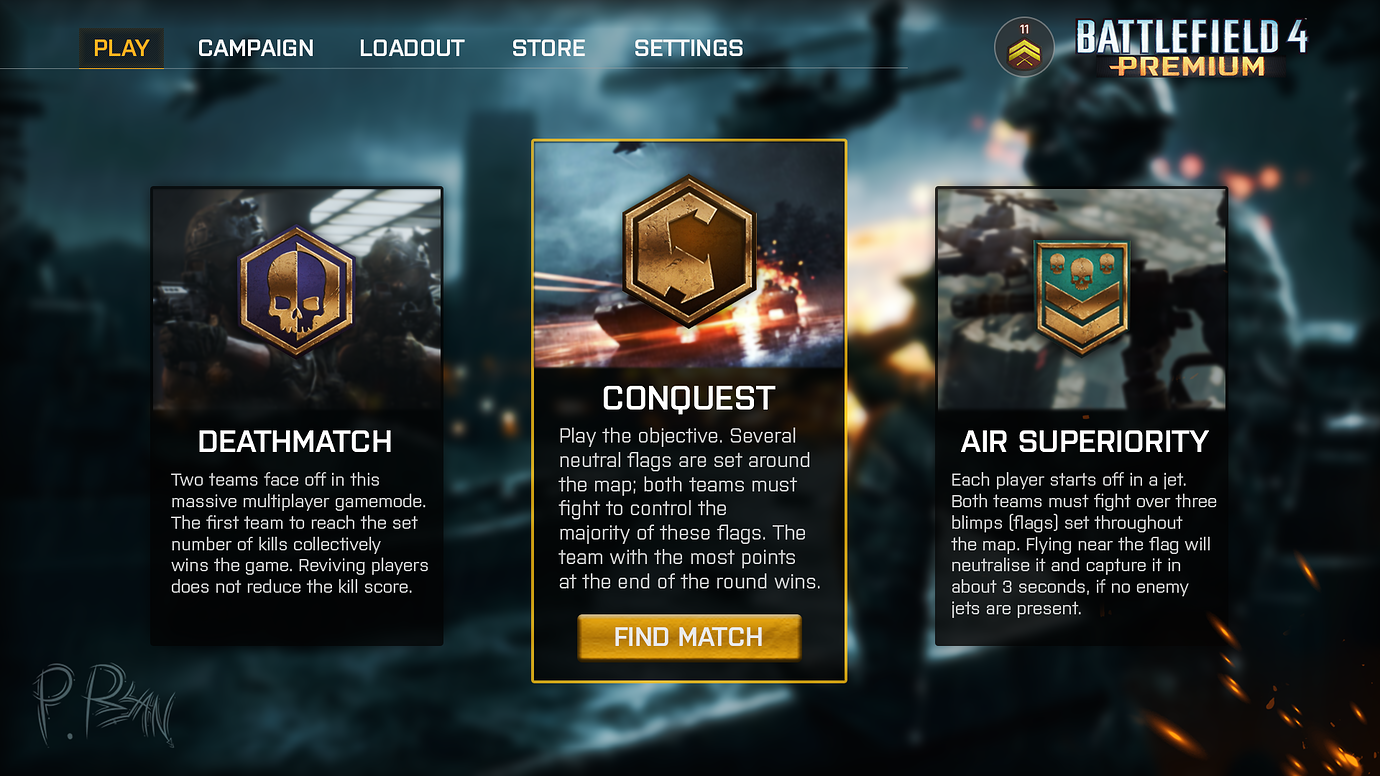Open the LOADOUT menu
Screen dimensions: 1380x776
[x=412, y=47]
